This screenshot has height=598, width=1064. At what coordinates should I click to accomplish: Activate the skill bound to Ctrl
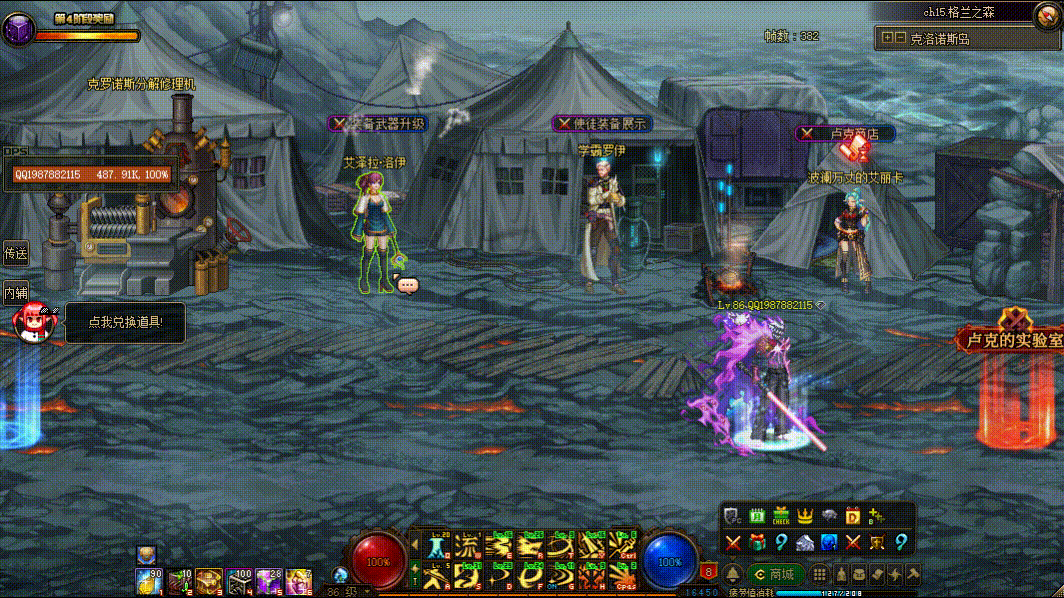[622, 546]
